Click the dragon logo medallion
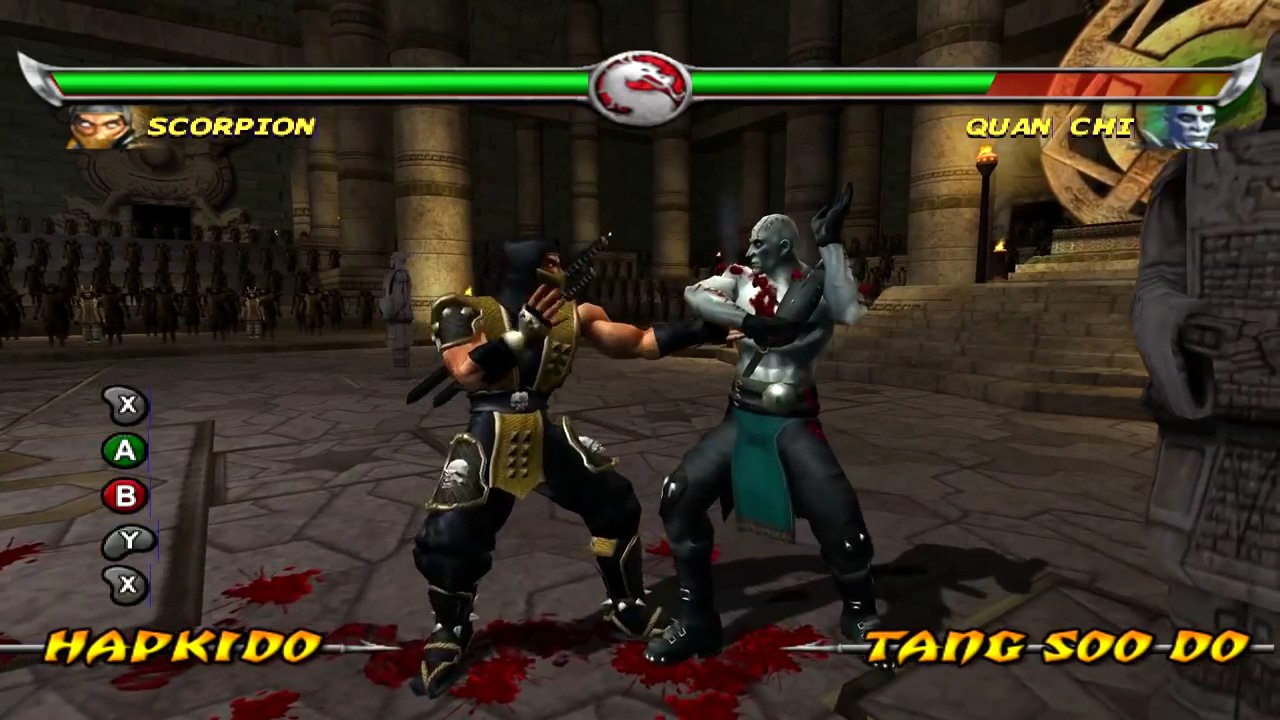The image size is (1280, 720). coord(640,87)
